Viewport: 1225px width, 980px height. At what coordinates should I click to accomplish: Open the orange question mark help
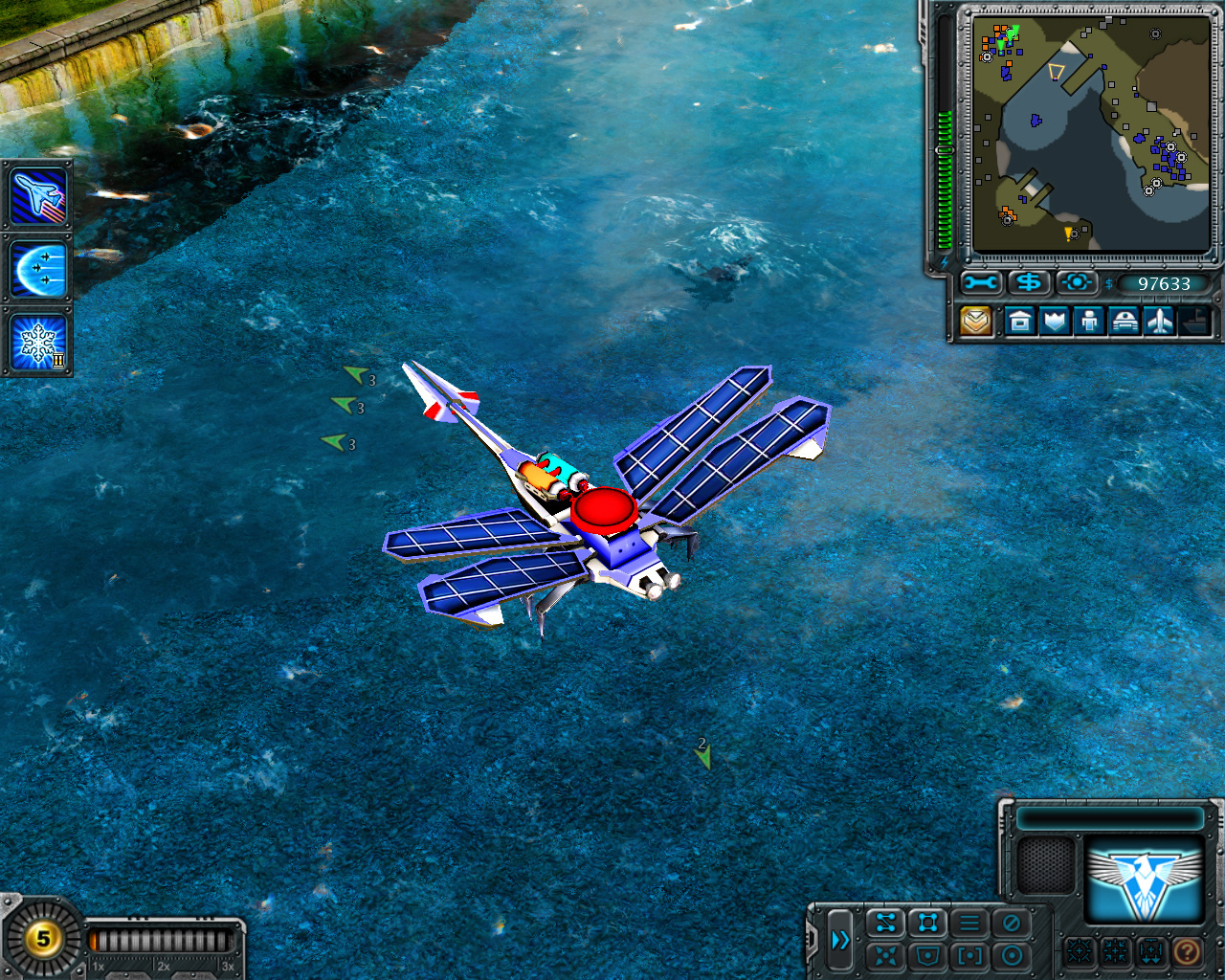(x=1187, y=952)
